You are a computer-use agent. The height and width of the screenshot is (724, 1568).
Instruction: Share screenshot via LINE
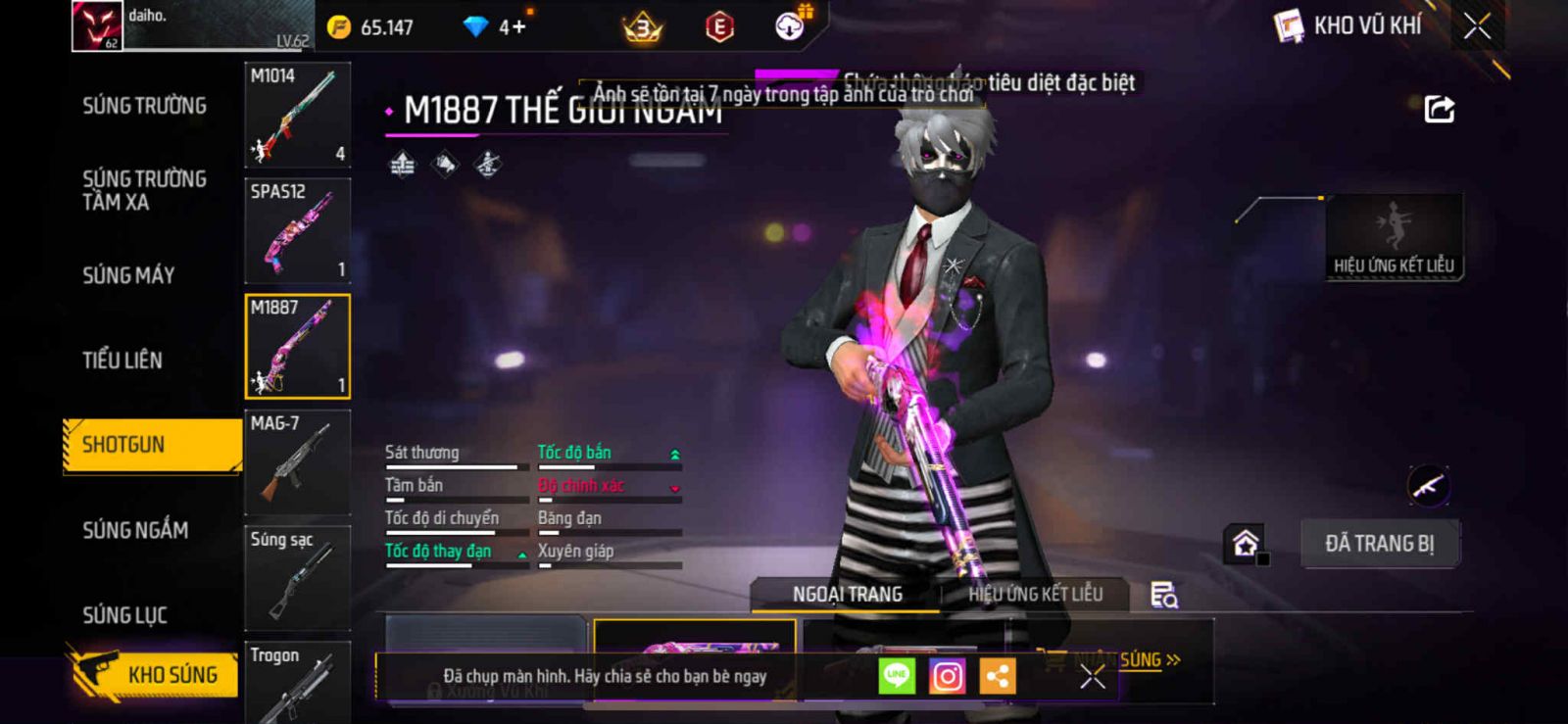click(897, 676)
